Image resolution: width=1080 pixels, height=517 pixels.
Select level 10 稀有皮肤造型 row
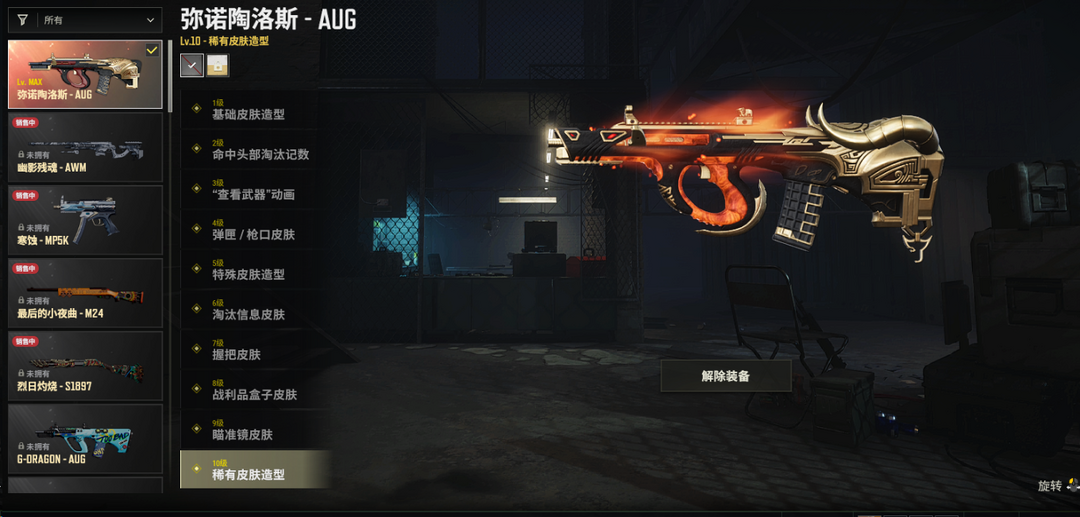[255, 470]
